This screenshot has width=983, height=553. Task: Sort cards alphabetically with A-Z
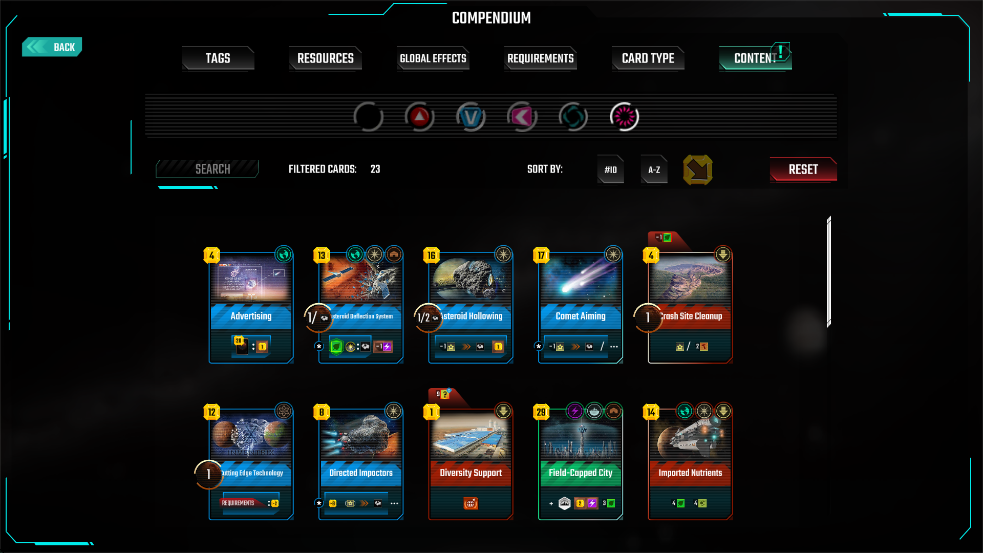pyautogui.click(x=654, y=170)
